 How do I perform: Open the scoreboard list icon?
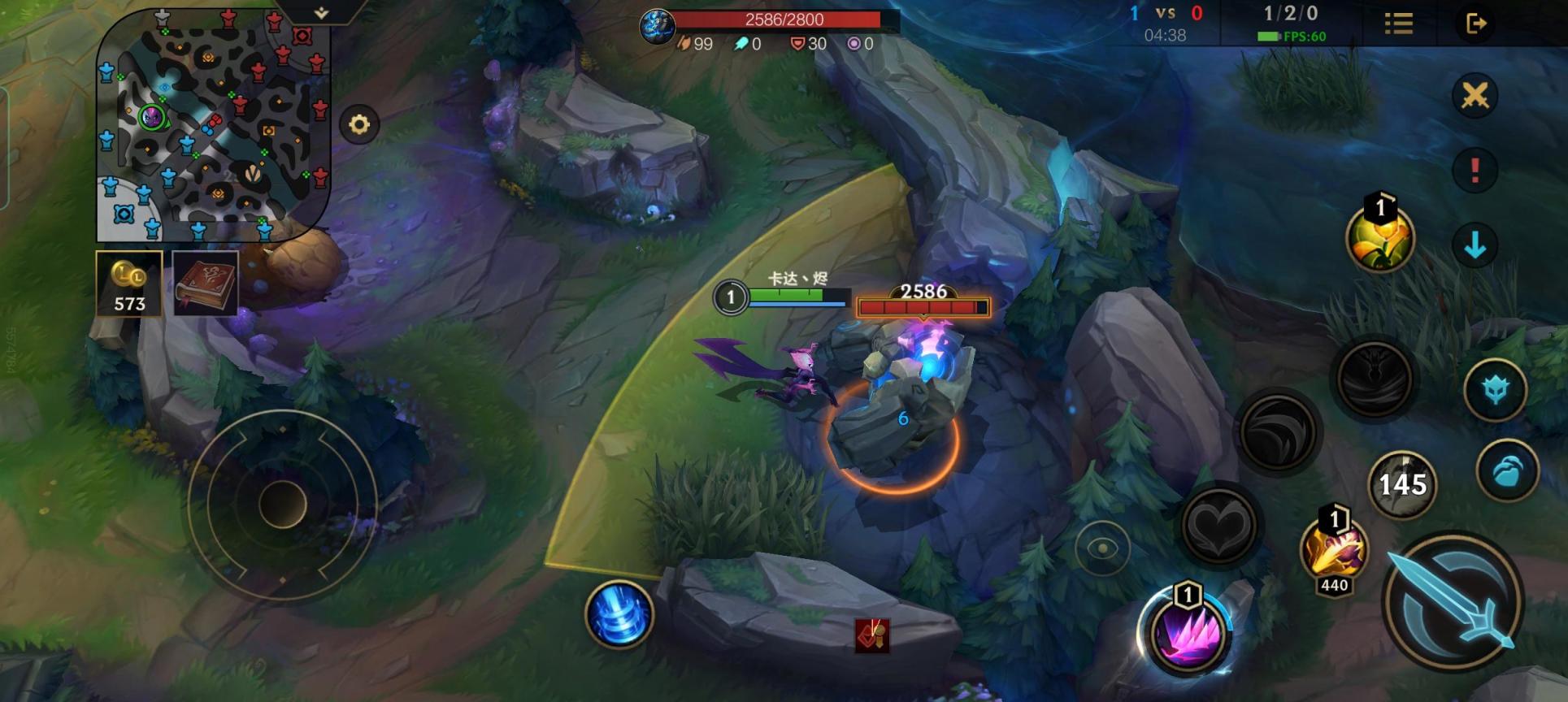pyautogui.click(x=1398, y=24)
